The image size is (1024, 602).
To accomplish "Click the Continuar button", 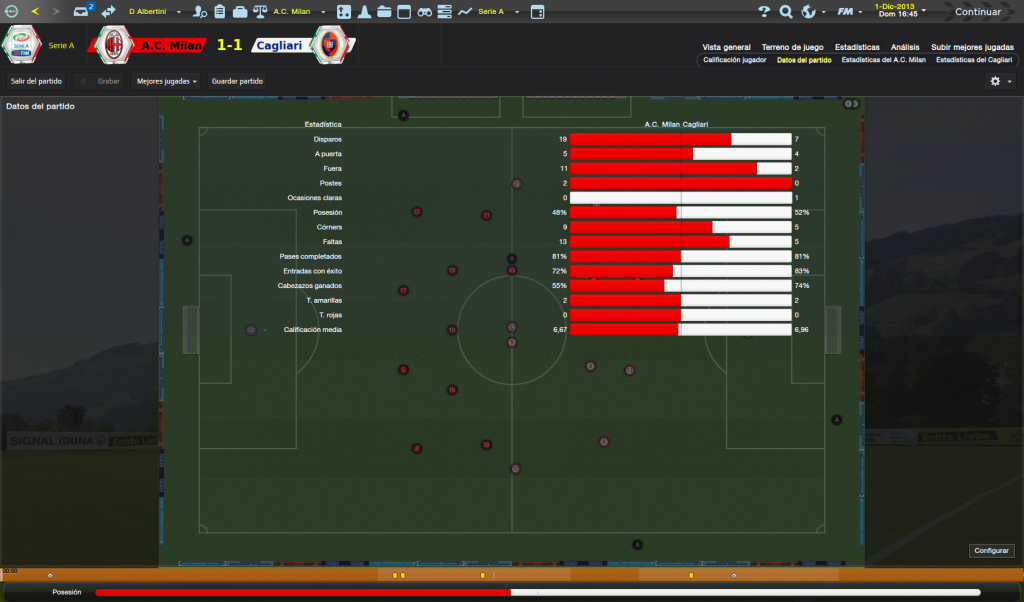I will click(977, 12).
